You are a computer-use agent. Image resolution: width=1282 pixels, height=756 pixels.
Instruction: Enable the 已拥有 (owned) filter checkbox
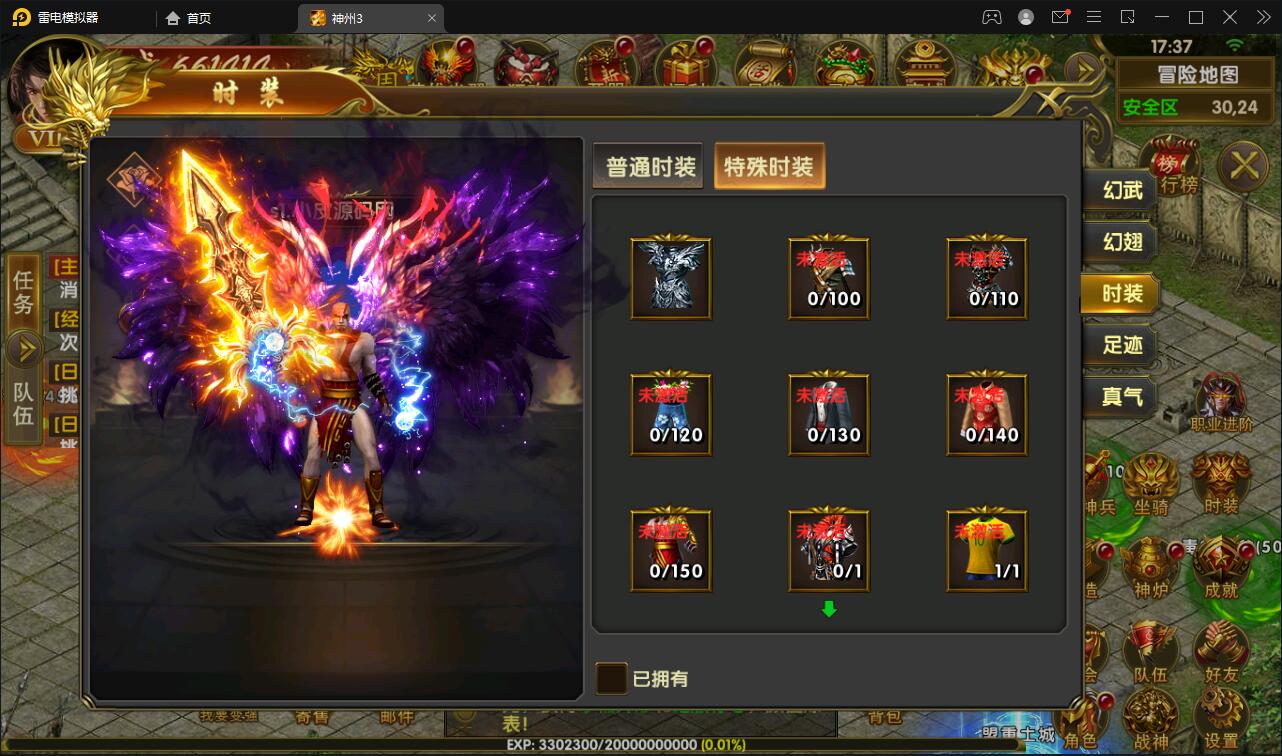611,679
